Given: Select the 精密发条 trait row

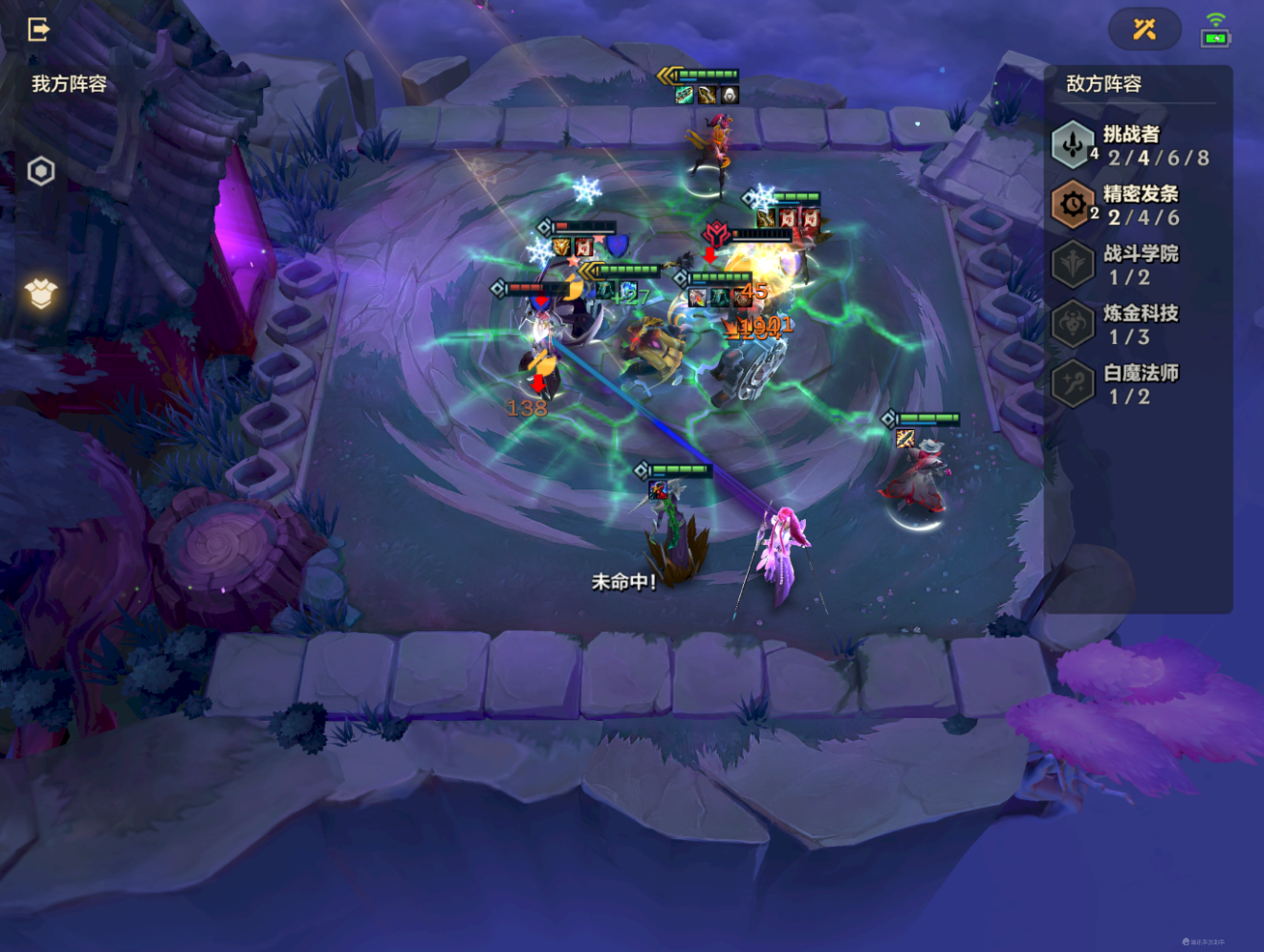Looking at the screenshot, I should (1134, 206).
